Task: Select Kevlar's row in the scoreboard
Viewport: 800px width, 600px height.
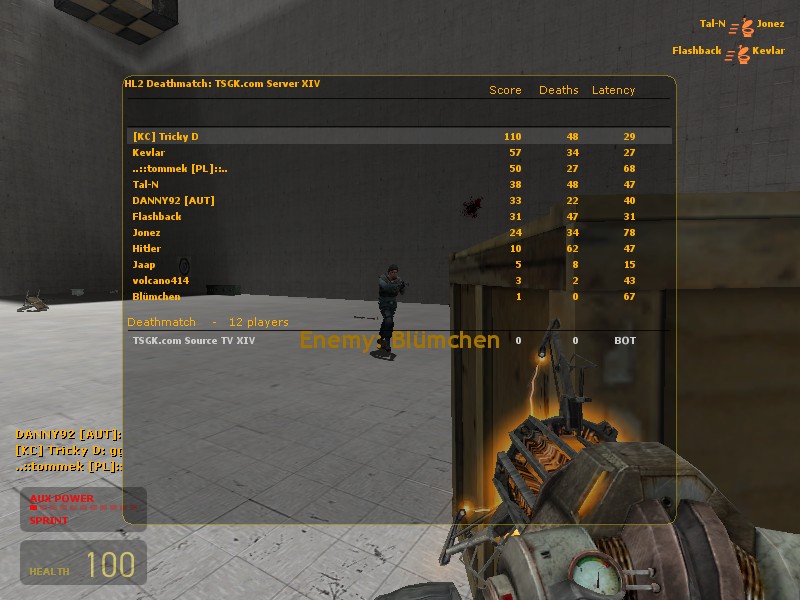Action: 398,152
